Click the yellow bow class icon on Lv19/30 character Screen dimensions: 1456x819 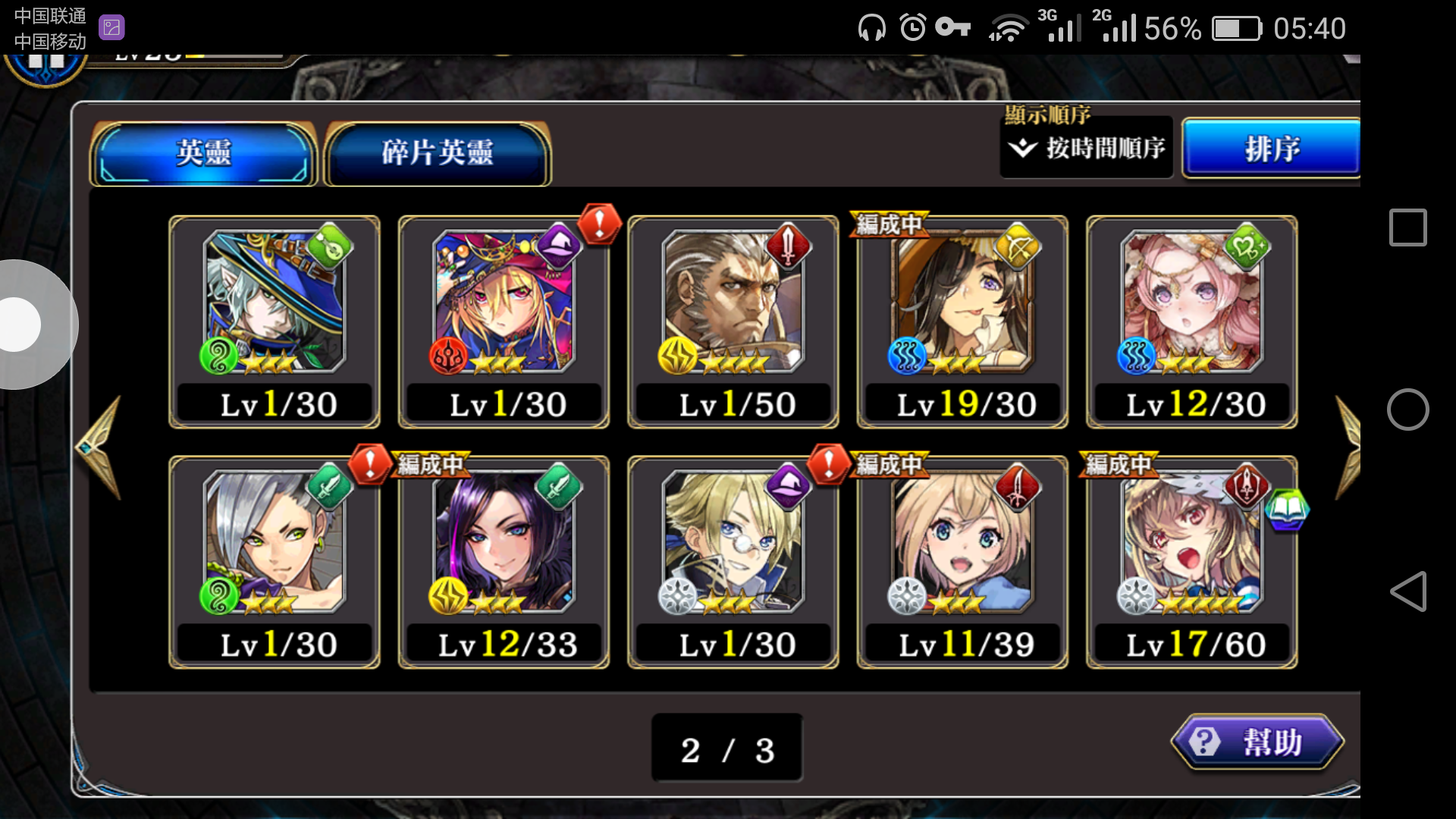(x=1016, y=246)
